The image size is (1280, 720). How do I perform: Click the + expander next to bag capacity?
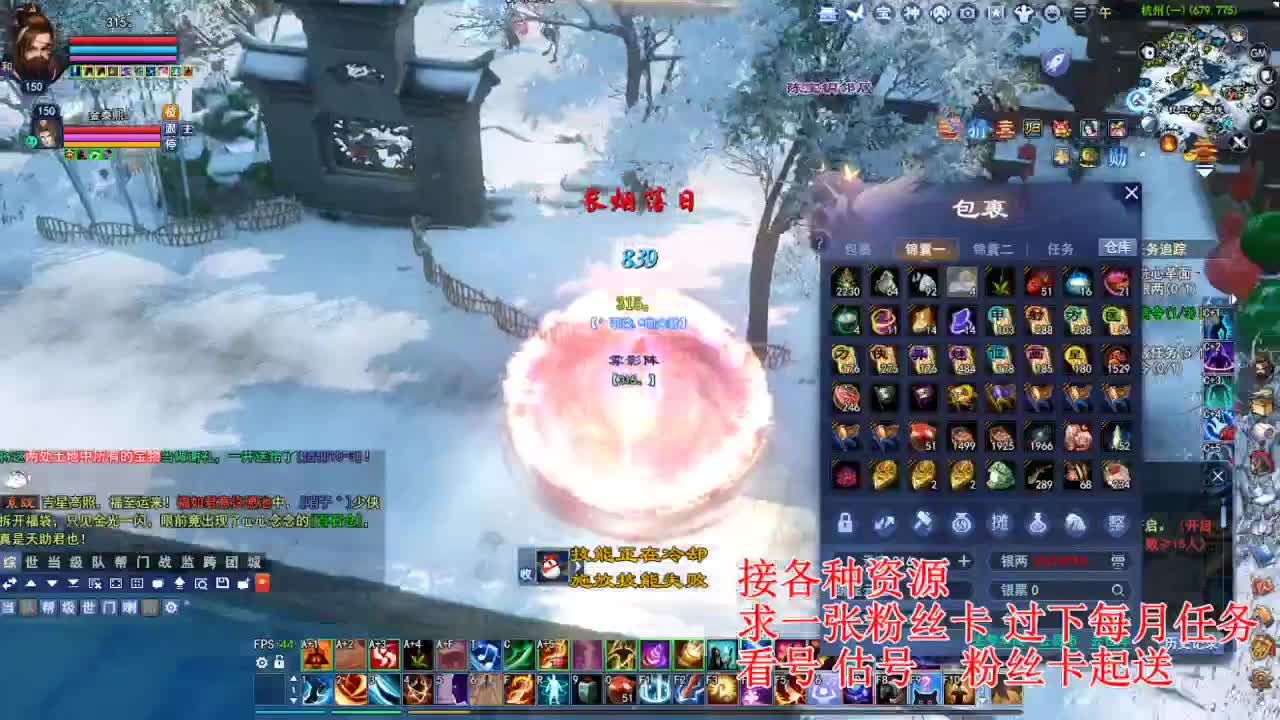coord(964,560)
